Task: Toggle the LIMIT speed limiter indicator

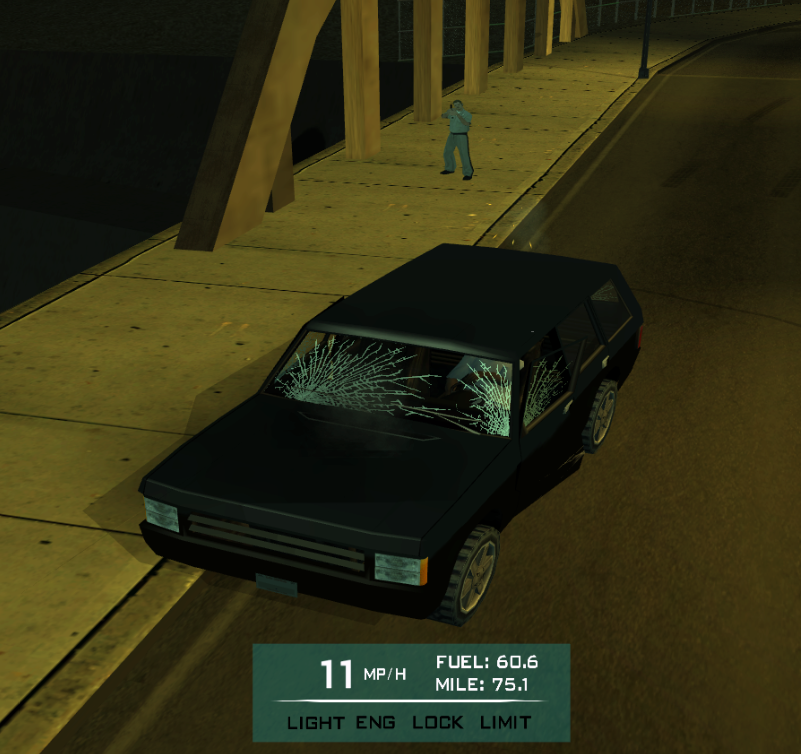Action: click(x=505, y=722)
